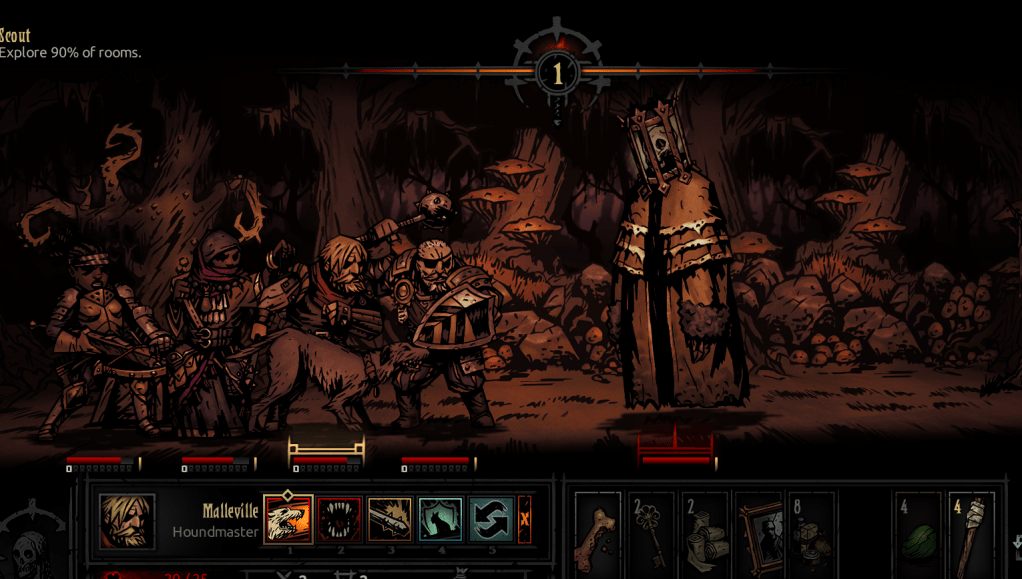Activate the fanged jaws skill icon
The height and width of the screenshot is (579, 1022).
coord(339,520)
